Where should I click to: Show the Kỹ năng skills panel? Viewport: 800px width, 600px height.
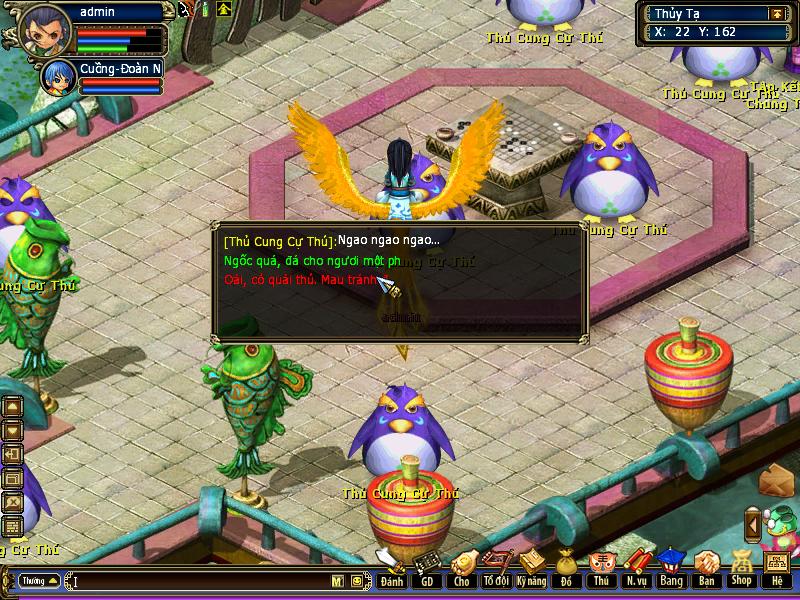[531, 570]
